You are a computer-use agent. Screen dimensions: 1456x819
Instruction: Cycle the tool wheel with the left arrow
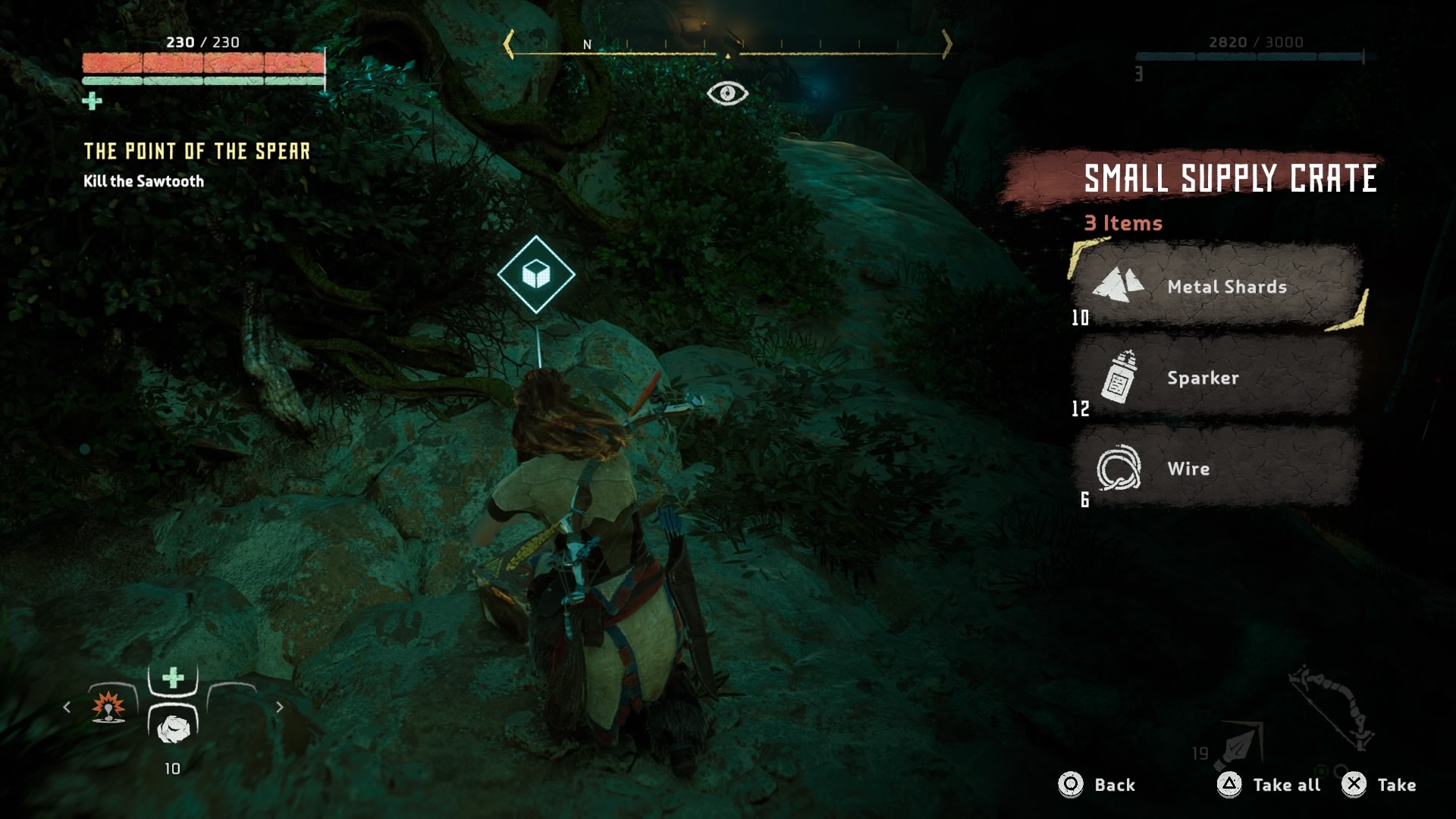click(67, 708)
